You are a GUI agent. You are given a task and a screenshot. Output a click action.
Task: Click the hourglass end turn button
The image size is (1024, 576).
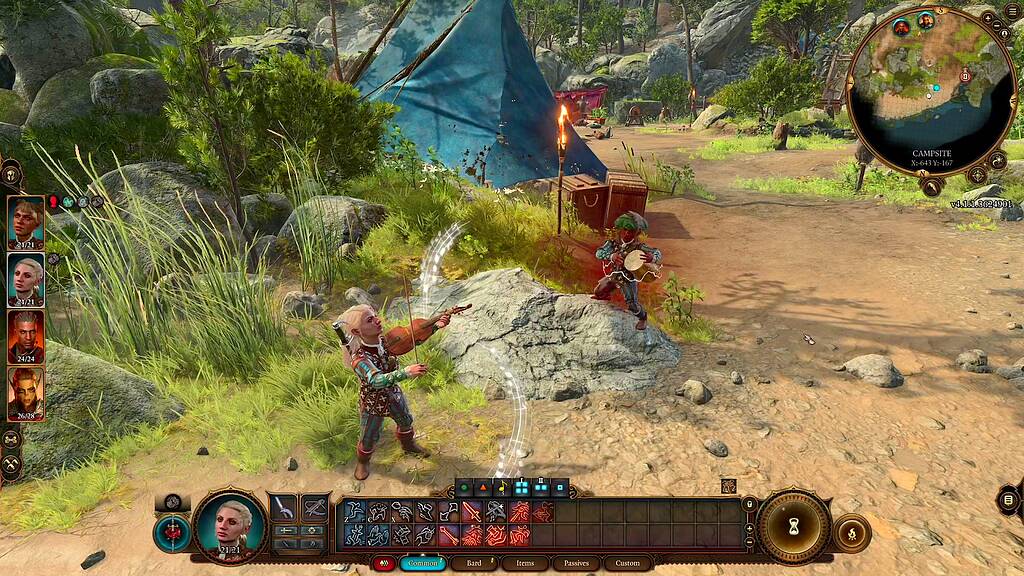point(794,526)
